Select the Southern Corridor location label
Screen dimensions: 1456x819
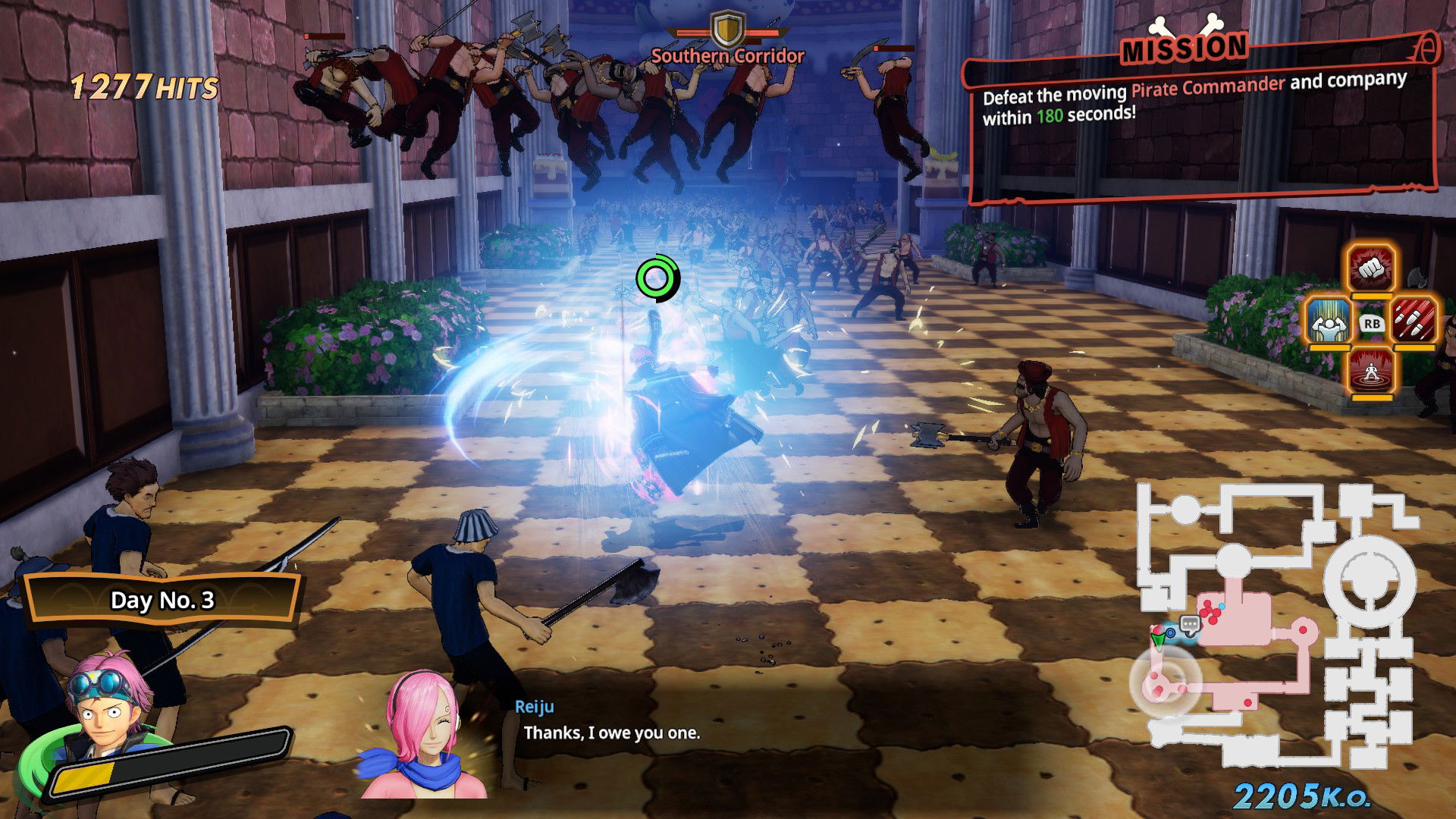coord(726,55)
